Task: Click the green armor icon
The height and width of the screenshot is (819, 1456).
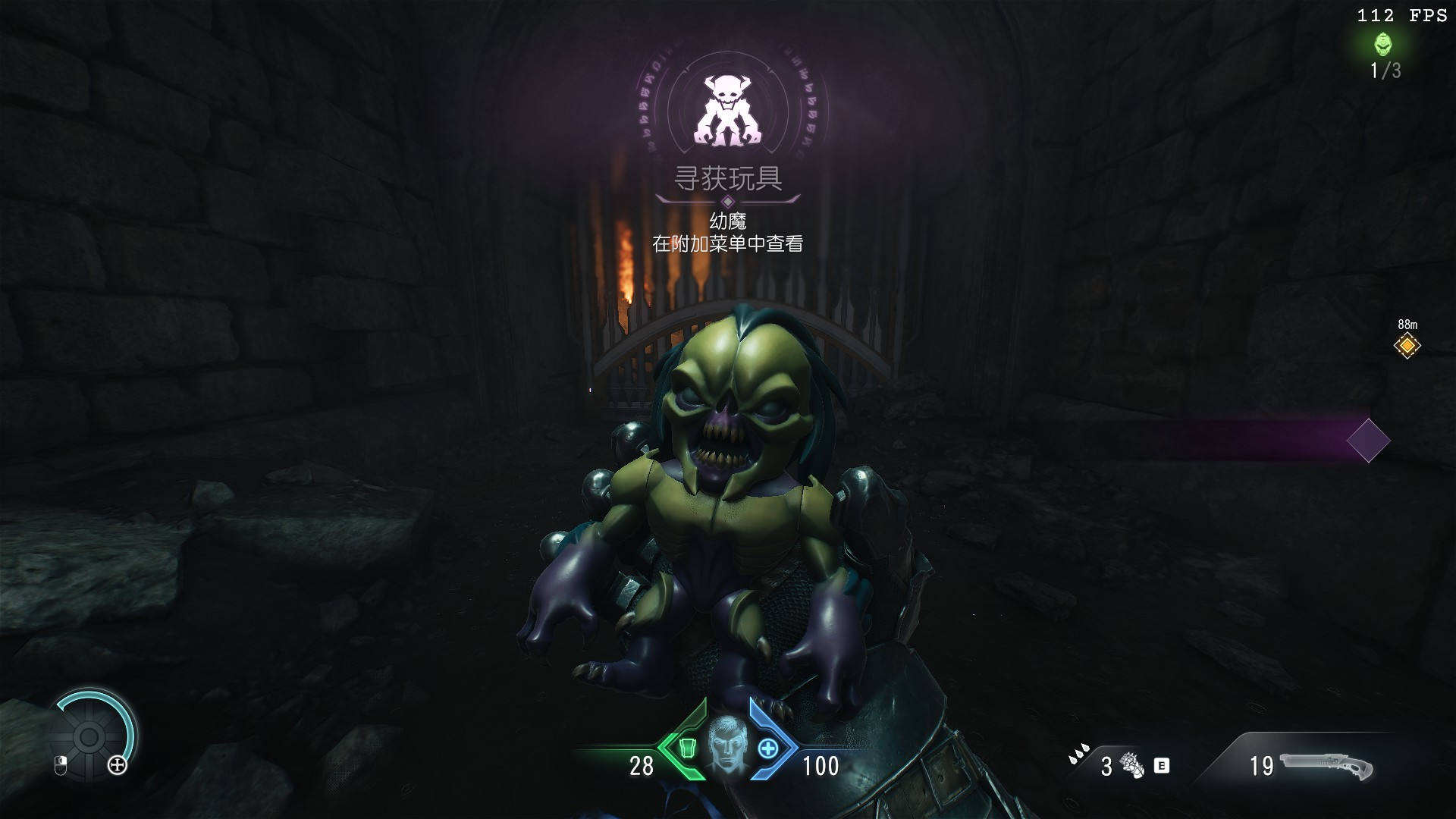Action: point(687,748)
